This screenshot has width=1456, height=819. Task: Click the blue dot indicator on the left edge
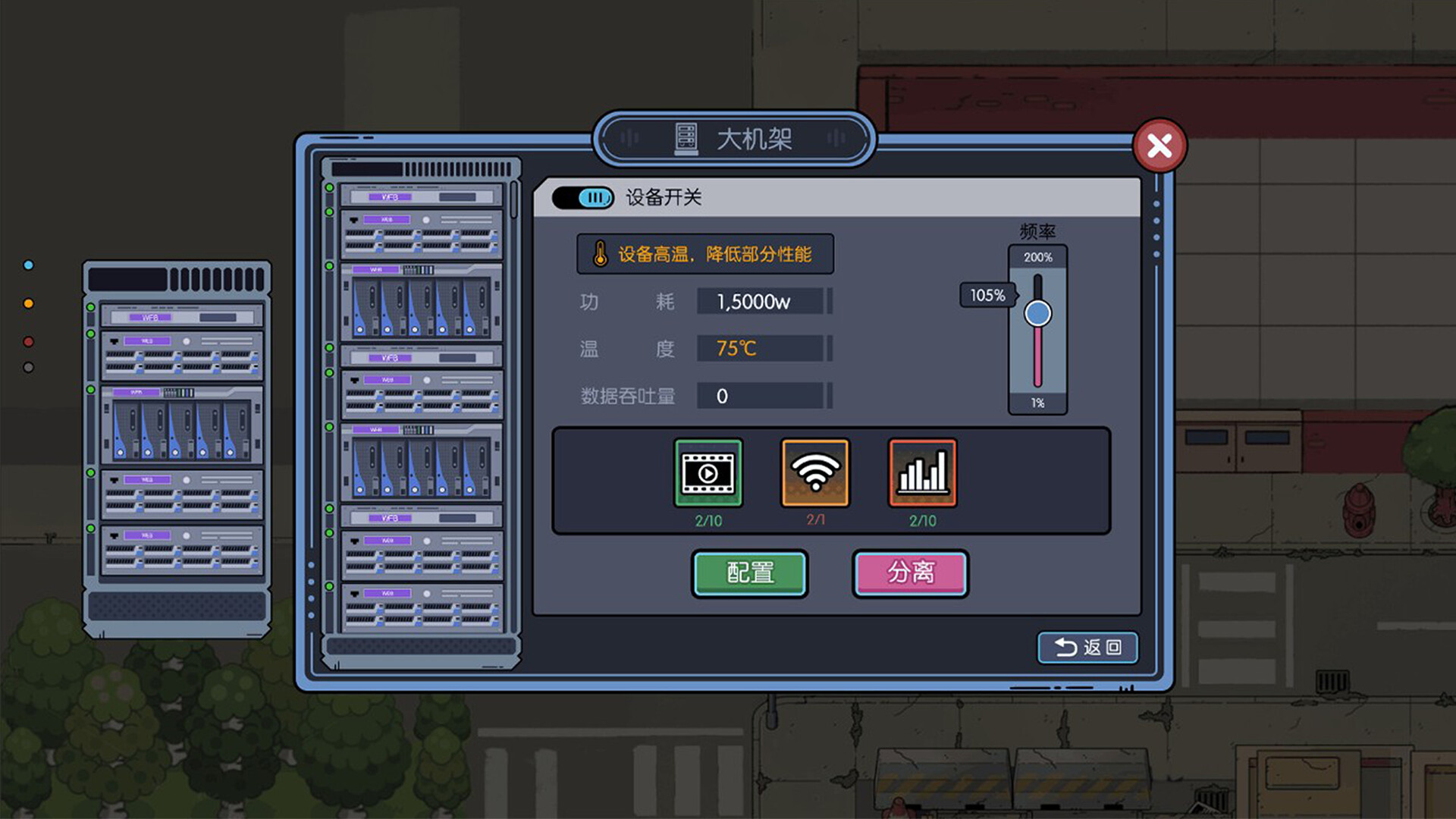[x=29, y=265]
